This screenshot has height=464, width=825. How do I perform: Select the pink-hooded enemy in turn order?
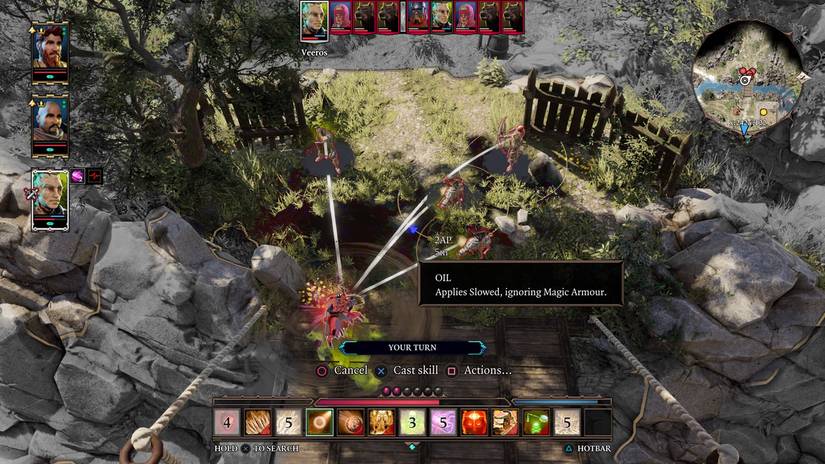[x=341, y=17]
